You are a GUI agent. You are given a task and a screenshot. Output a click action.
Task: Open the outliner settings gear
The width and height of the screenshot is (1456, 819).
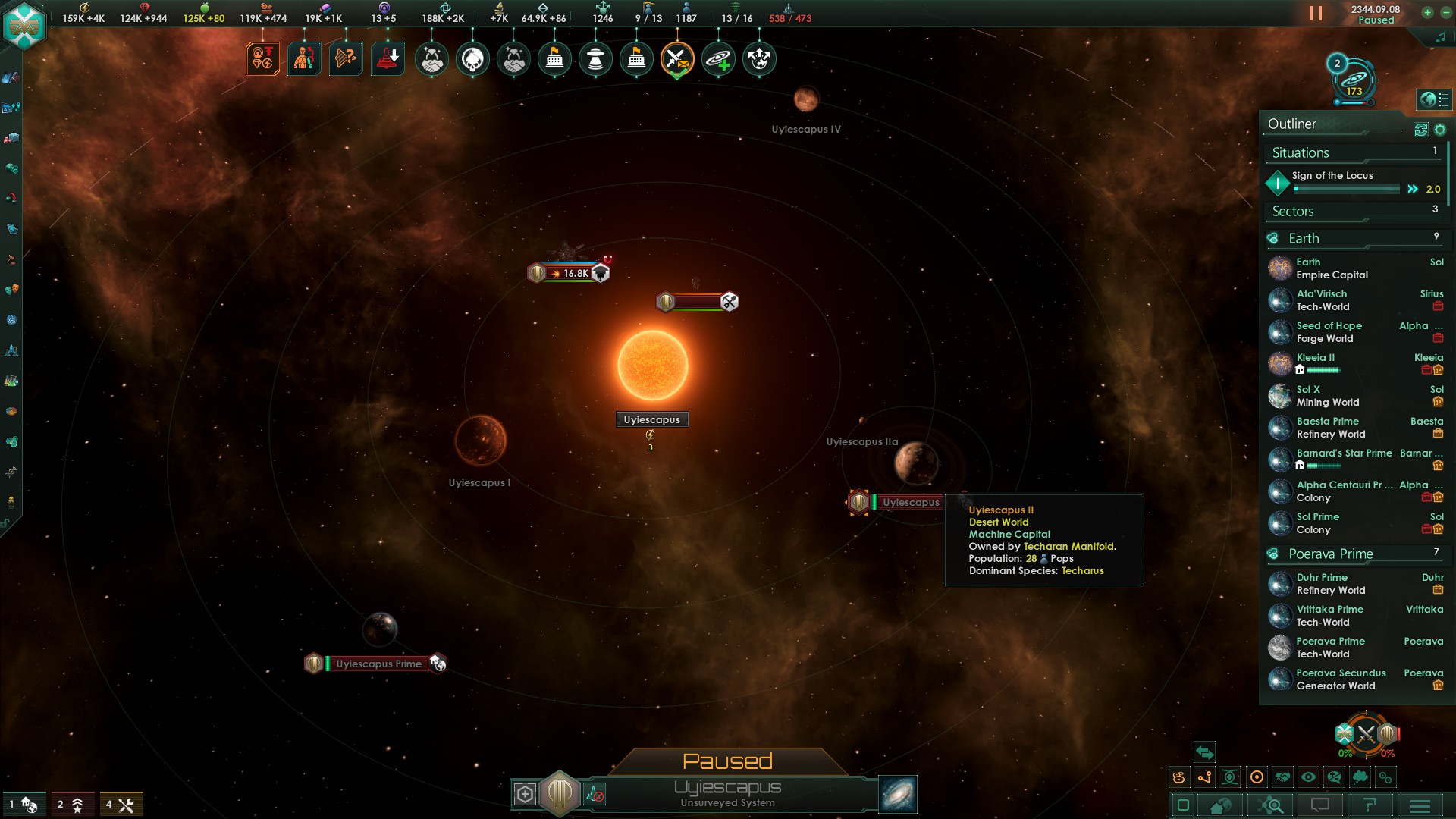point(1440,130)
